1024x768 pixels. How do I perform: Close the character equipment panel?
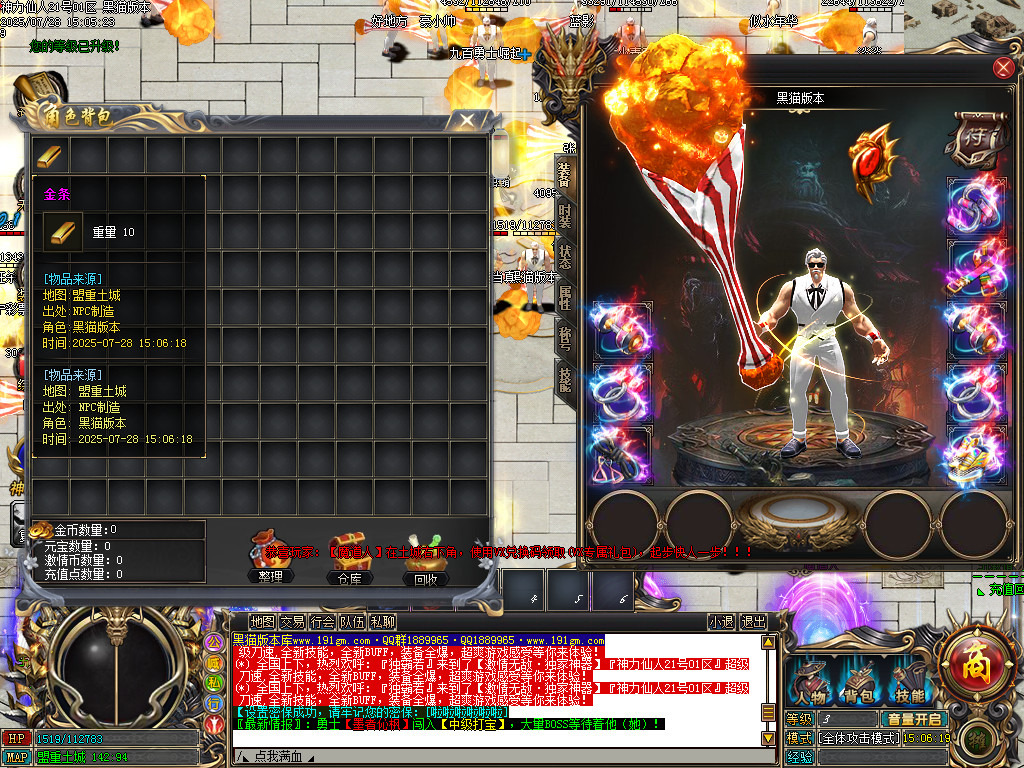[1002, 68]
